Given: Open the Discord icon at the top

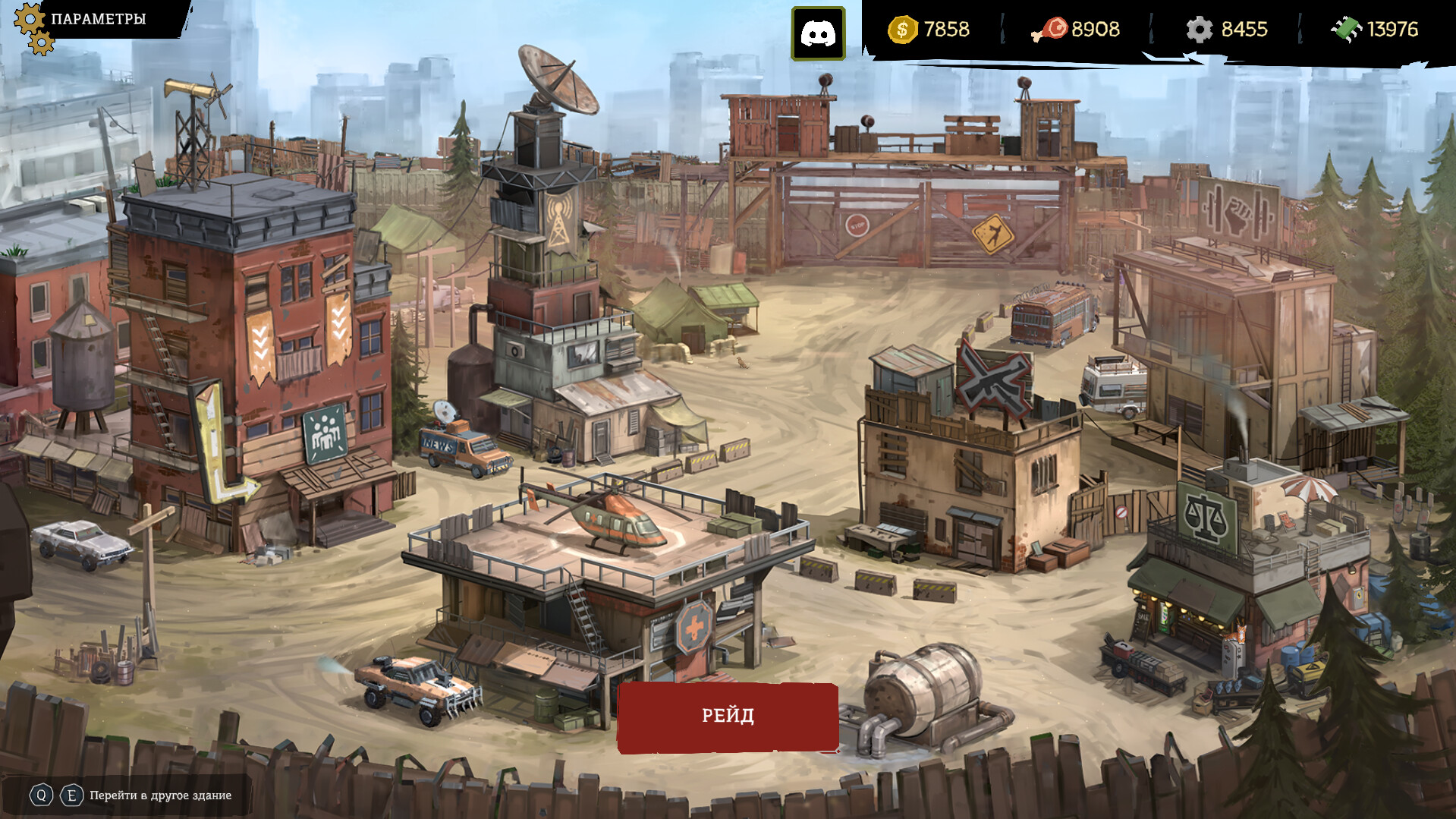Looking at the screenshot, I should pos(820,32).
